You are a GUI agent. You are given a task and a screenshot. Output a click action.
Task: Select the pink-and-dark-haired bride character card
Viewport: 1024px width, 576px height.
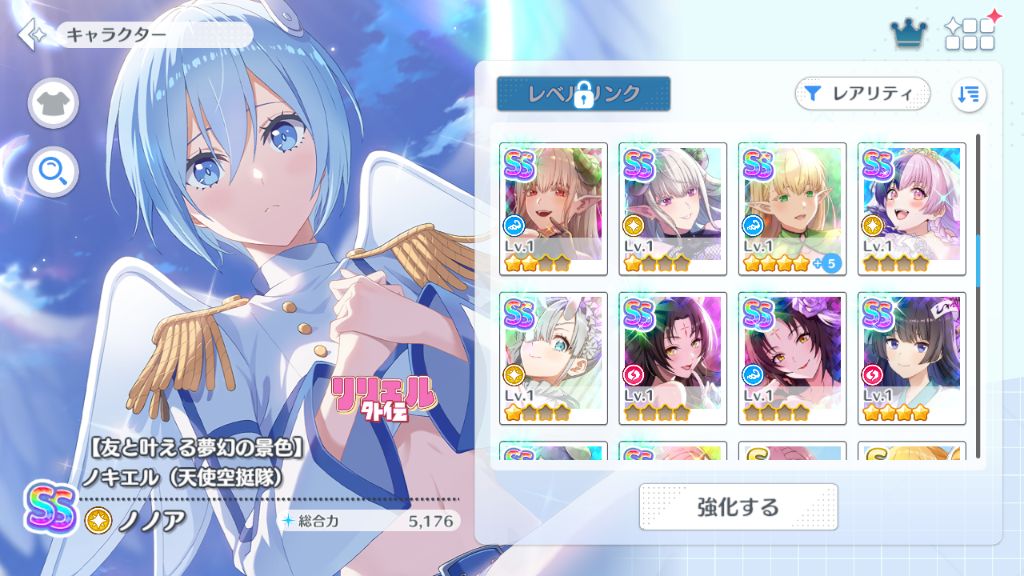[x=912, y=209]
